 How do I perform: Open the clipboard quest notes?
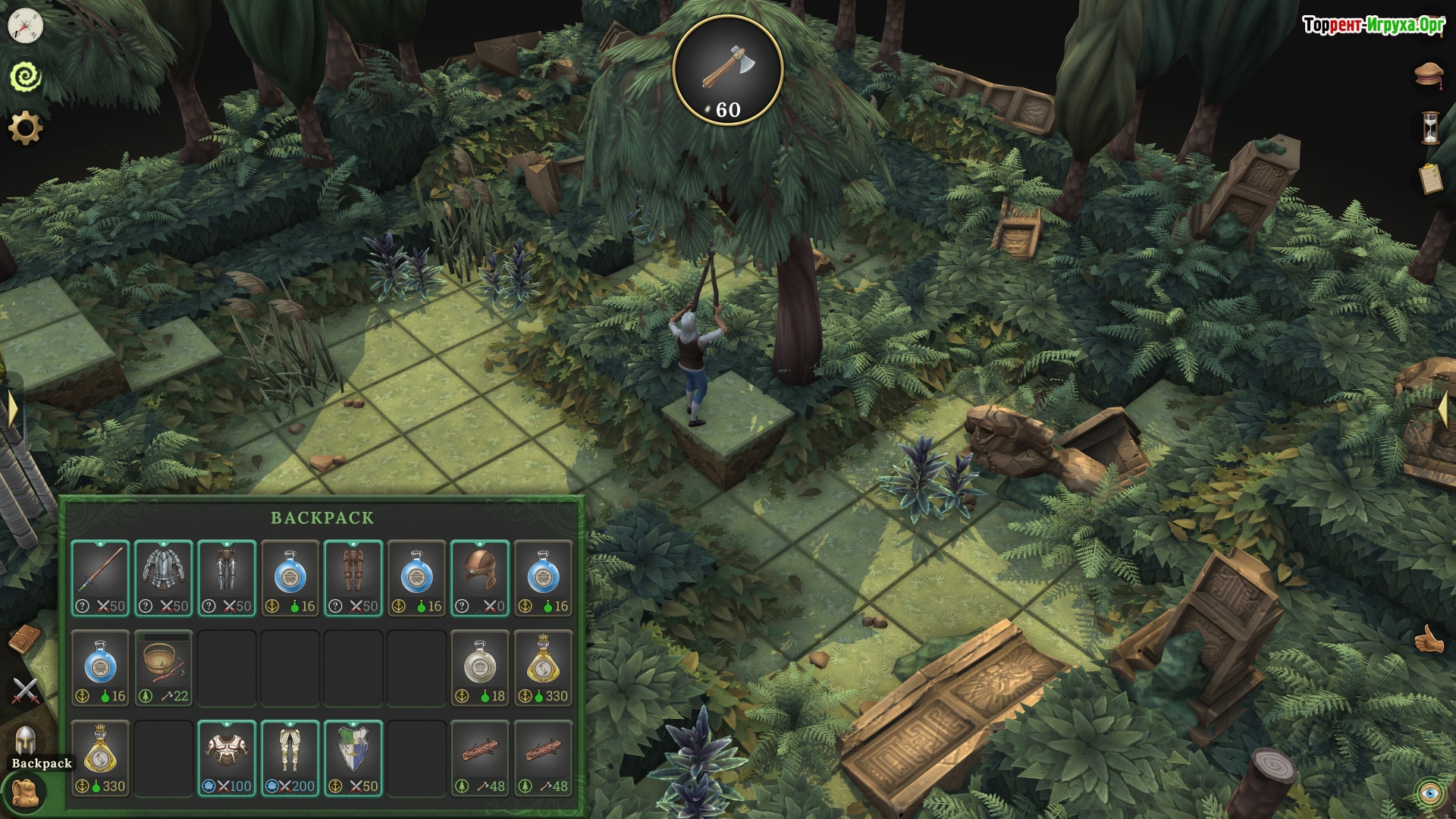tap(1429, 179)
